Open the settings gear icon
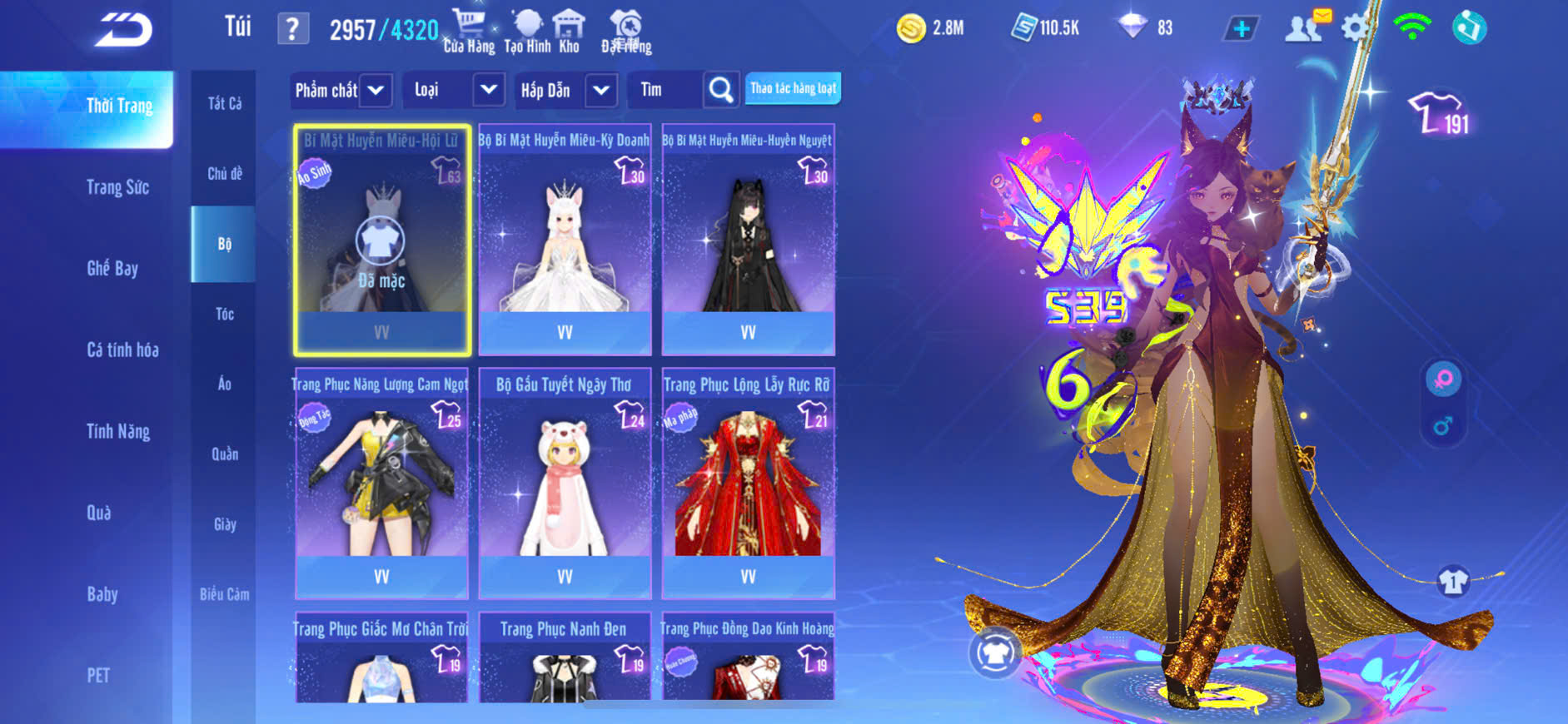This screenshot has width=1568, height=724. [x=1355, y=28]
